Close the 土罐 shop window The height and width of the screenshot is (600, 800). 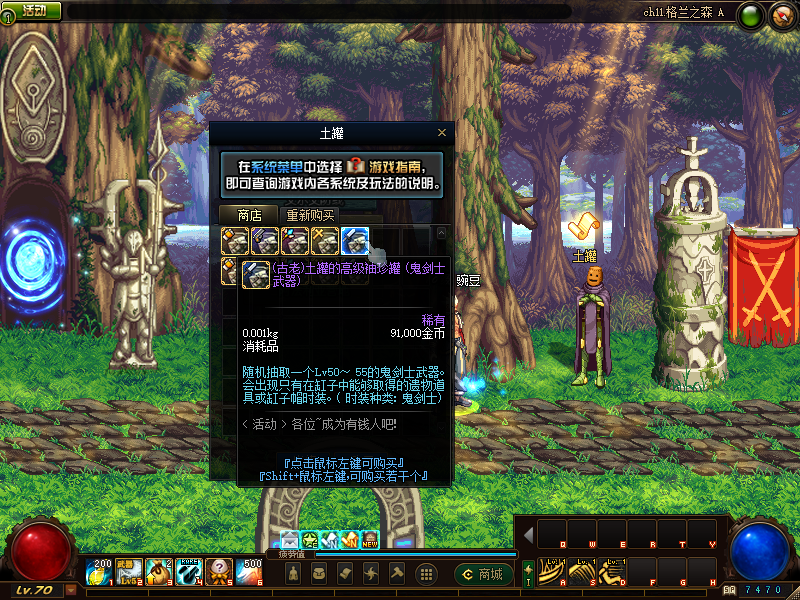click(442, 133)
